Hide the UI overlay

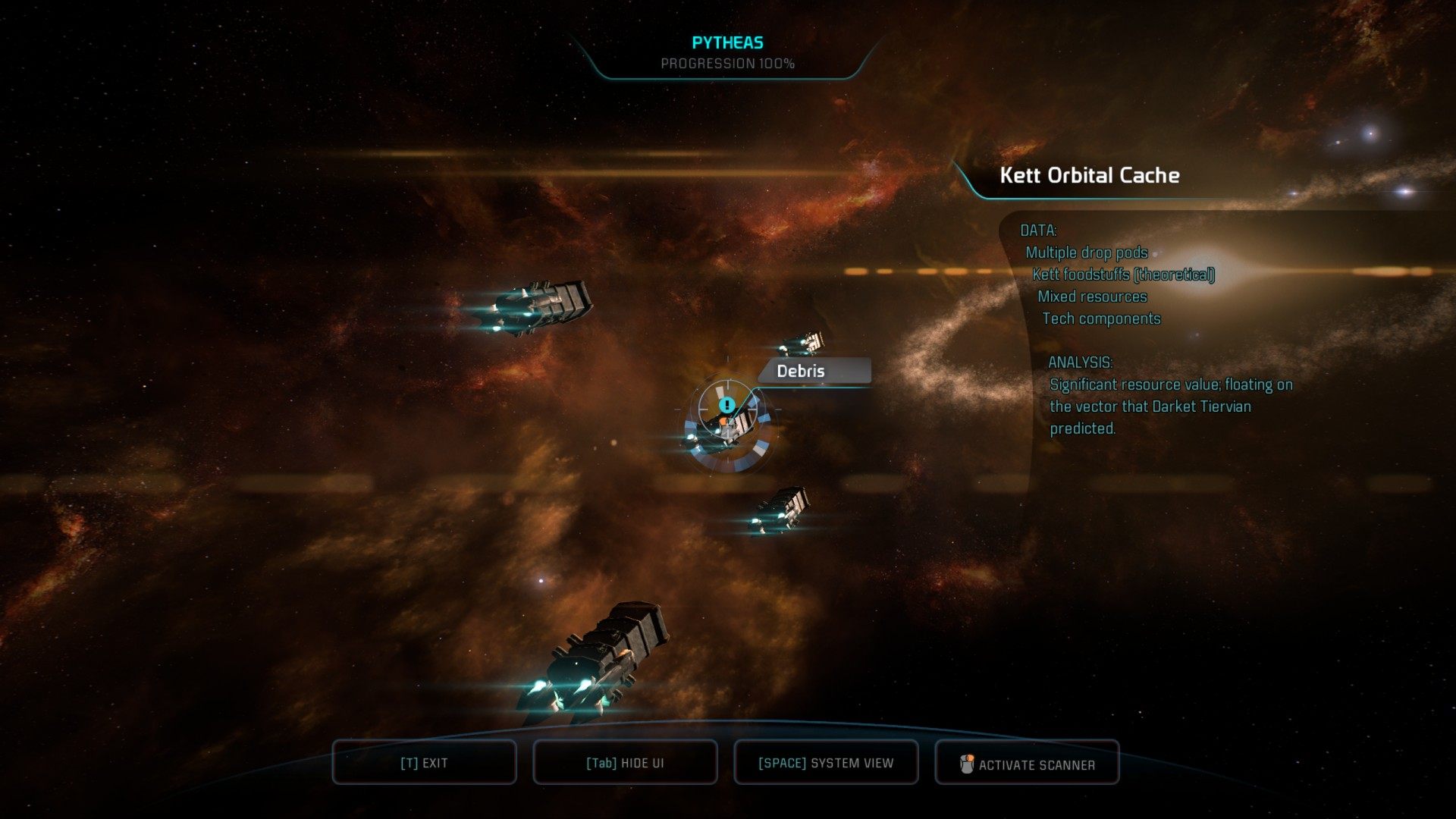coord(625,763)
